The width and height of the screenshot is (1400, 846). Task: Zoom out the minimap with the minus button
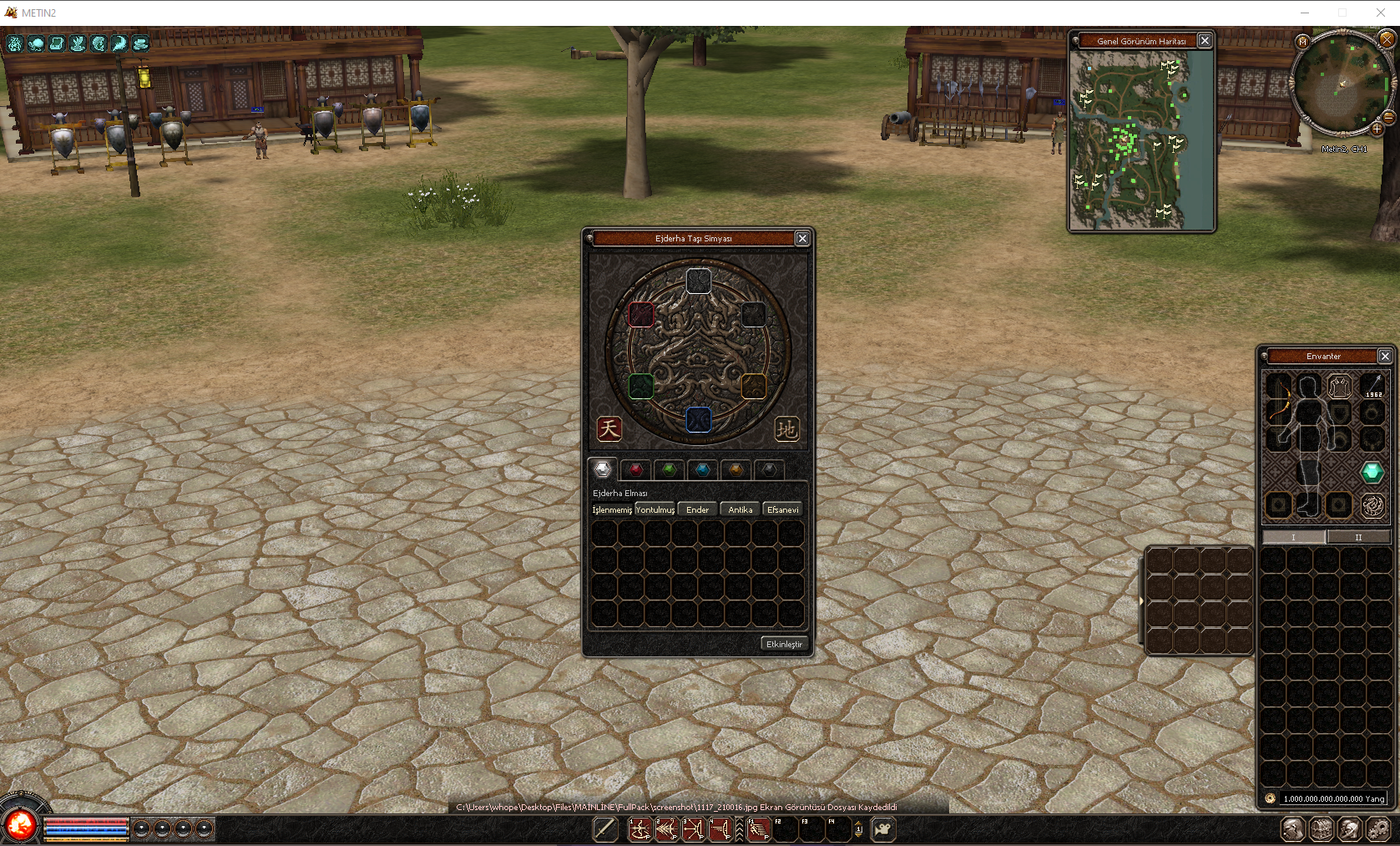[x=1388, y=118]
